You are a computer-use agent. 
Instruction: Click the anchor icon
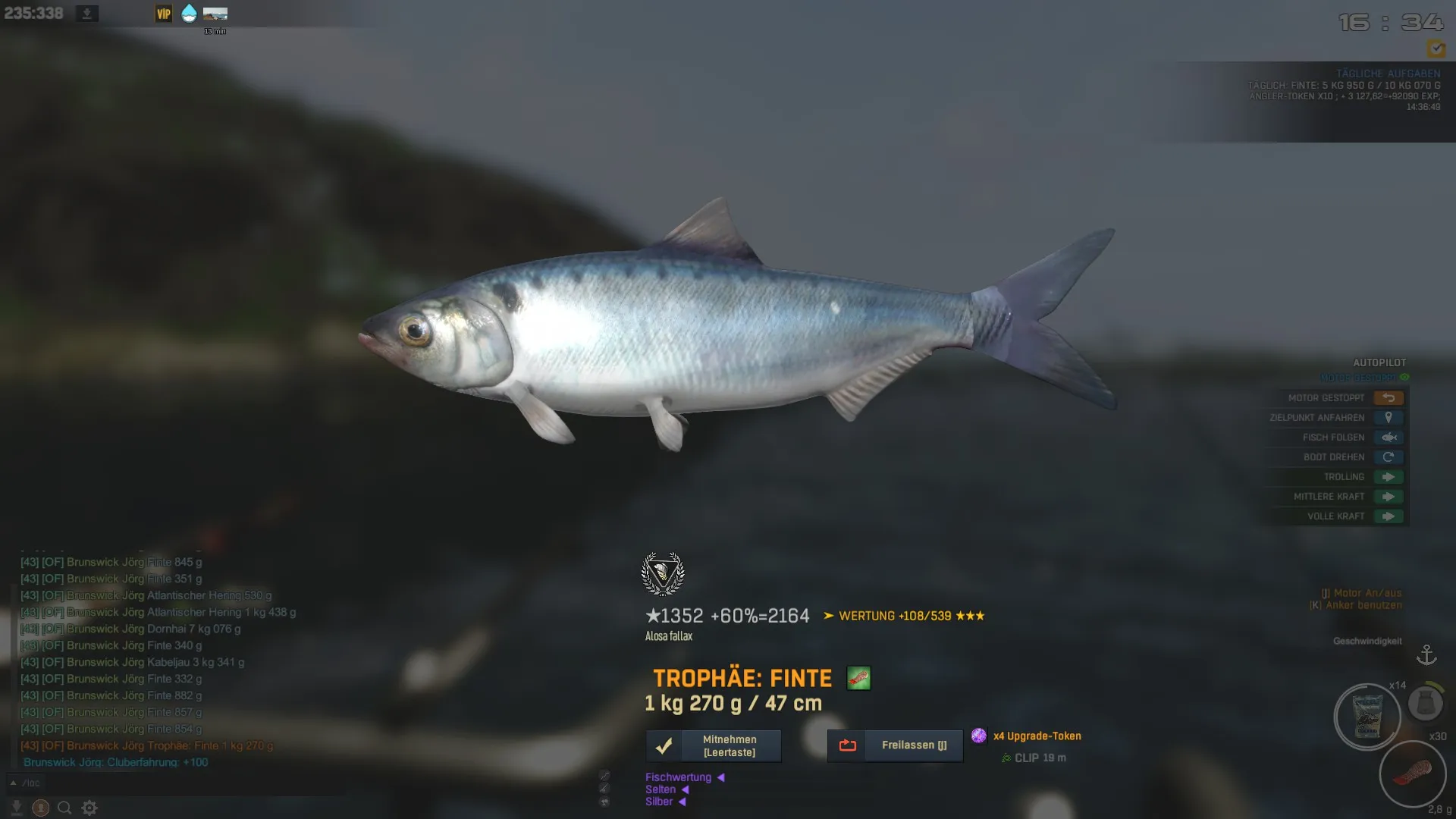(x=1426, y=654)
